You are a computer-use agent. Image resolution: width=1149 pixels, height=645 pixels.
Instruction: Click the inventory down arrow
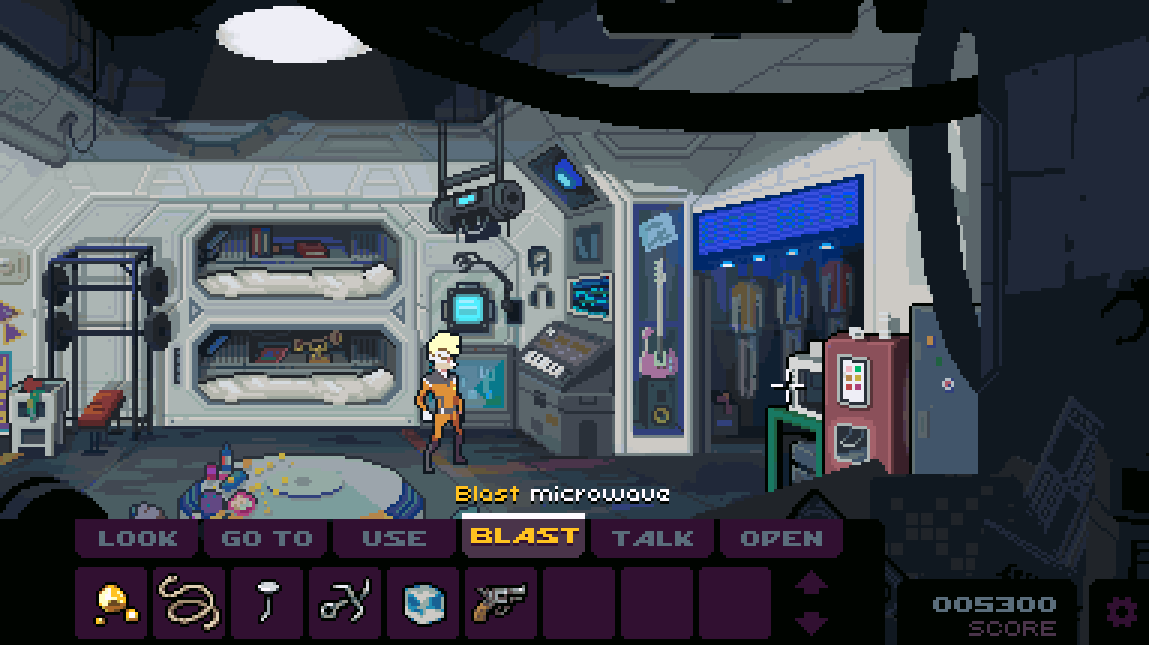coord(811,622)
